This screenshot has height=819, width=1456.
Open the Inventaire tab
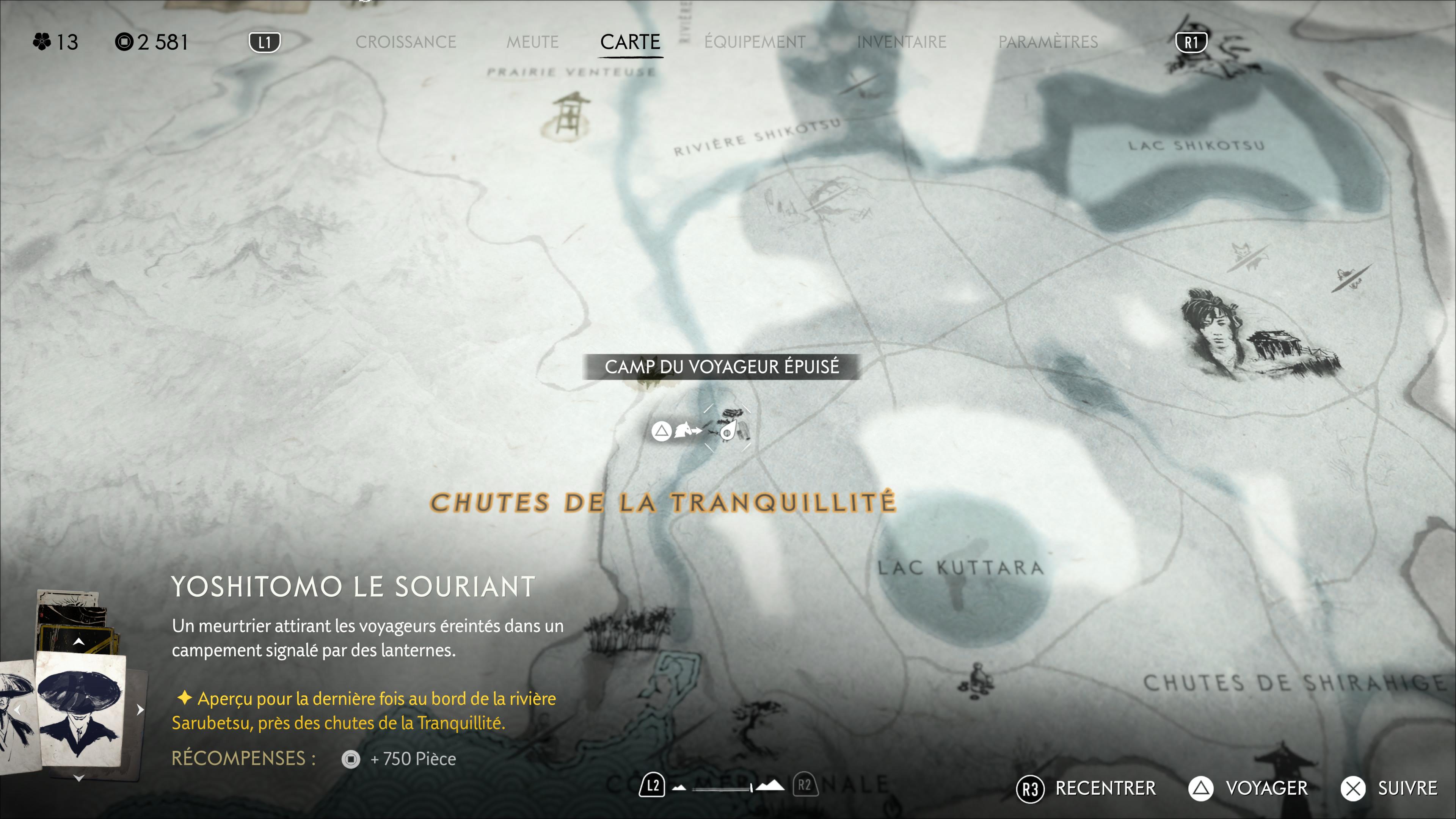tap(901, 42)
